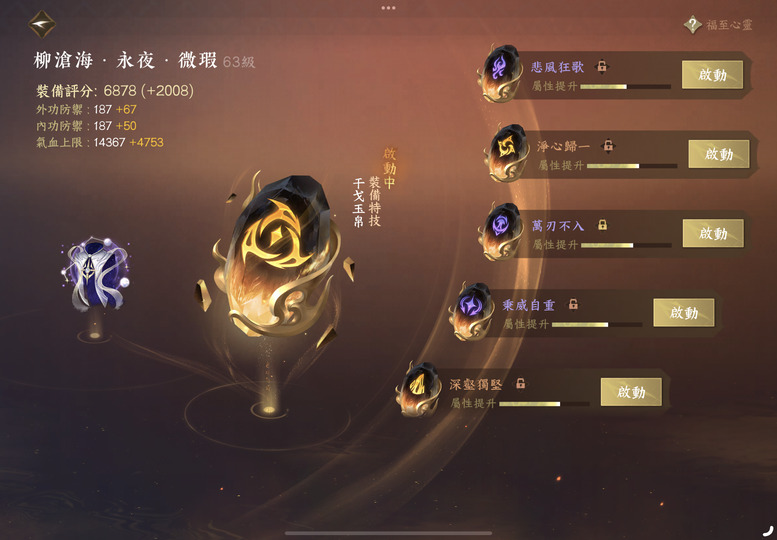This screenshot has height=540, width=777.
Task: Go back using the top-left diamond arrow
Action: coord(42,23)
